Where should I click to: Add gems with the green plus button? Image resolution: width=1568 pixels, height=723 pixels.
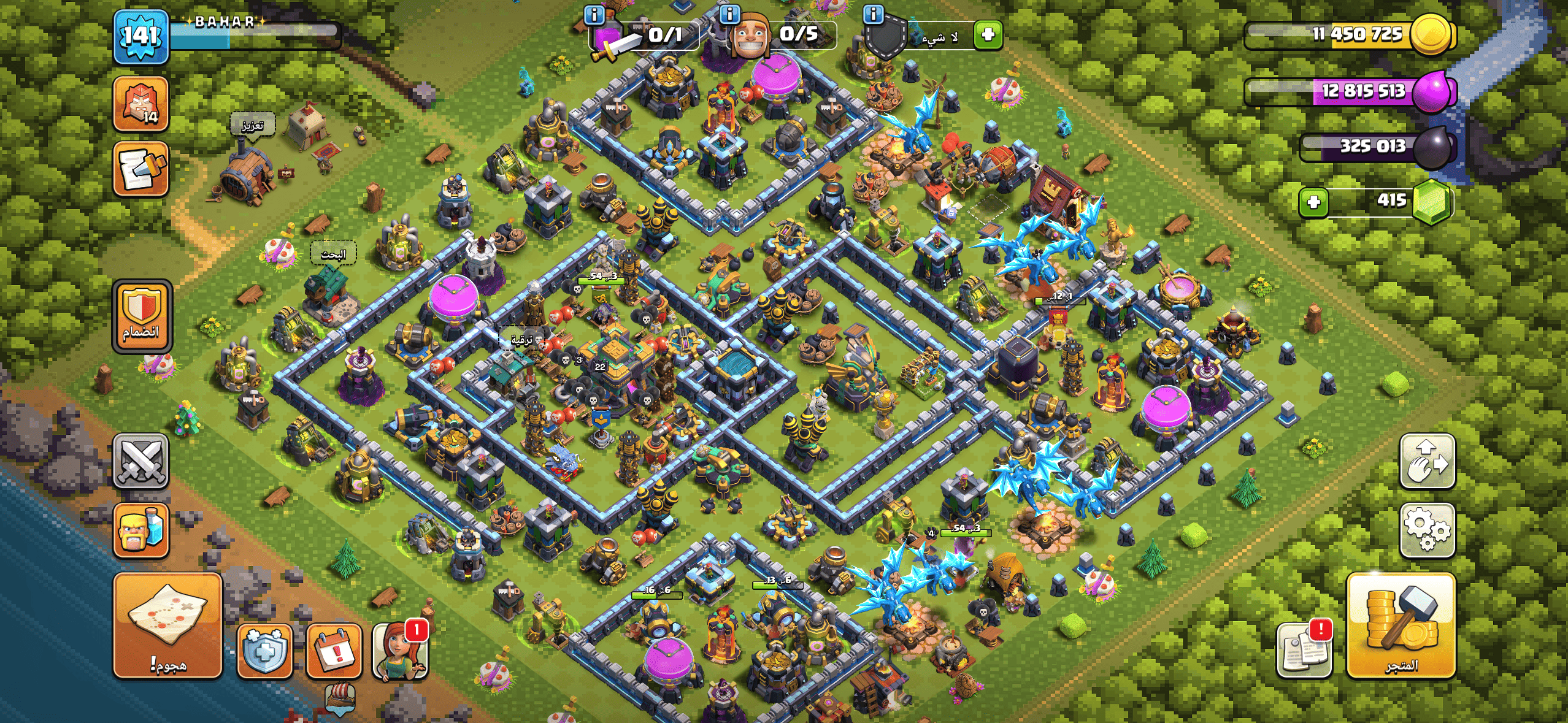pyautogui.click(x=1313, y=202)
